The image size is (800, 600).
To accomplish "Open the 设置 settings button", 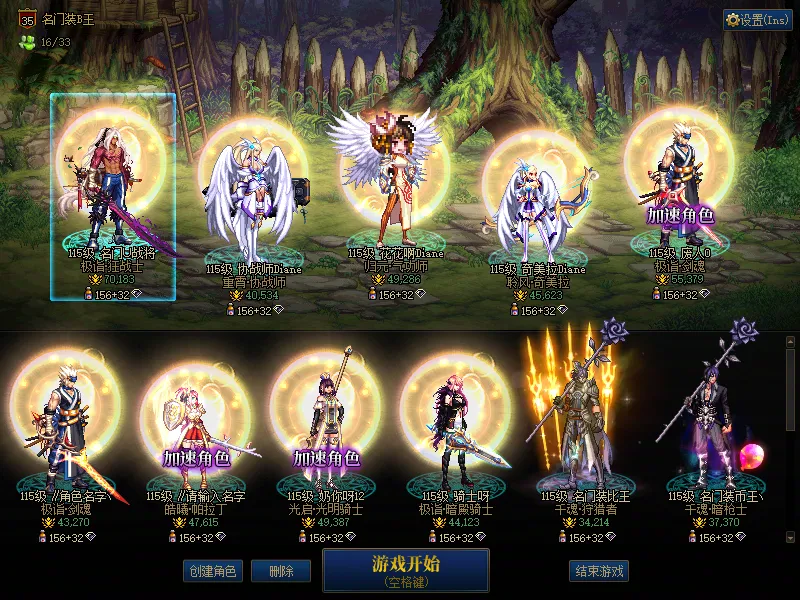I will [x=758, y=20].
